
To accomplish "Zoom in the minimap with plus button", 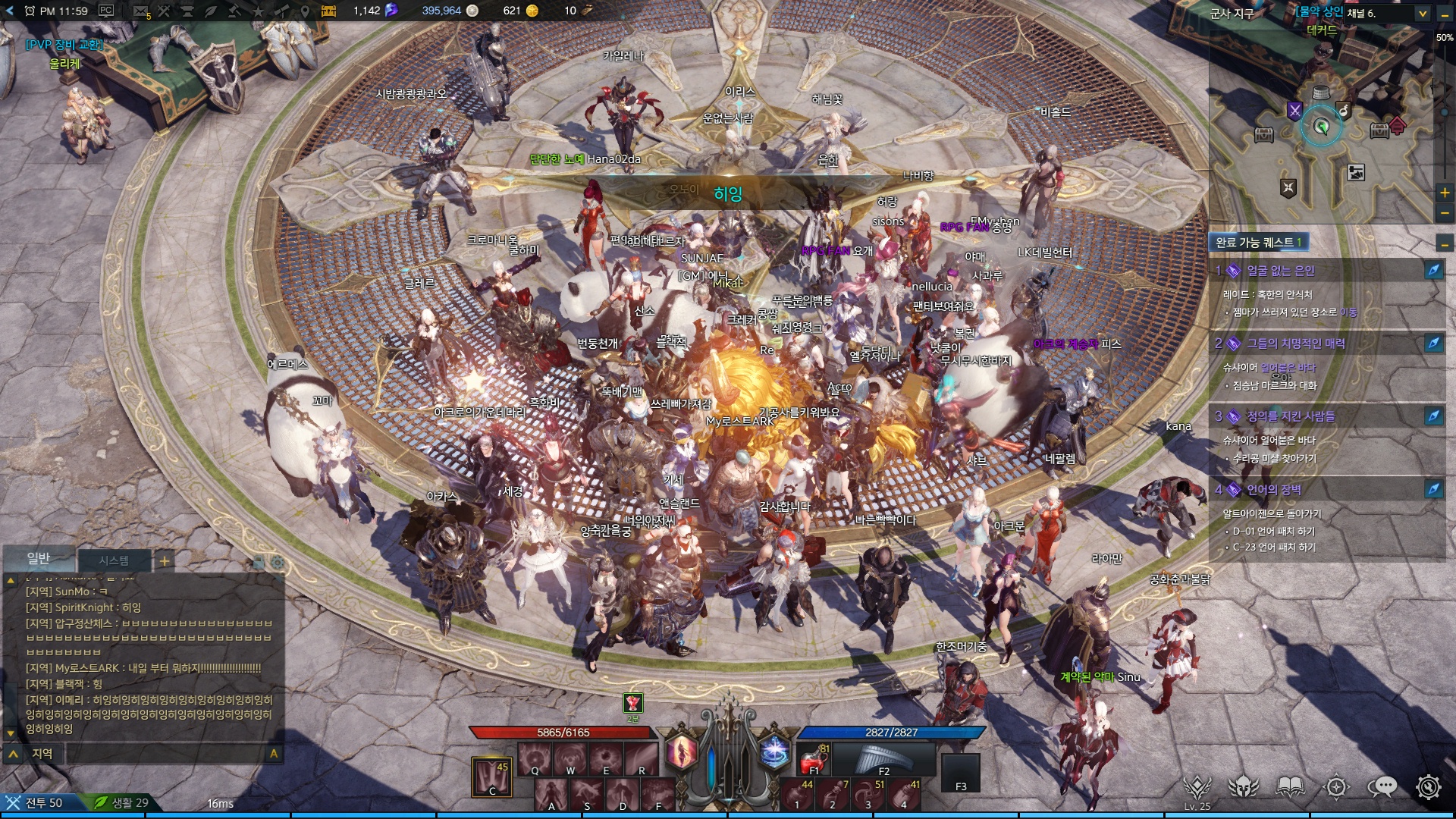I will [x=1445, y=193].
